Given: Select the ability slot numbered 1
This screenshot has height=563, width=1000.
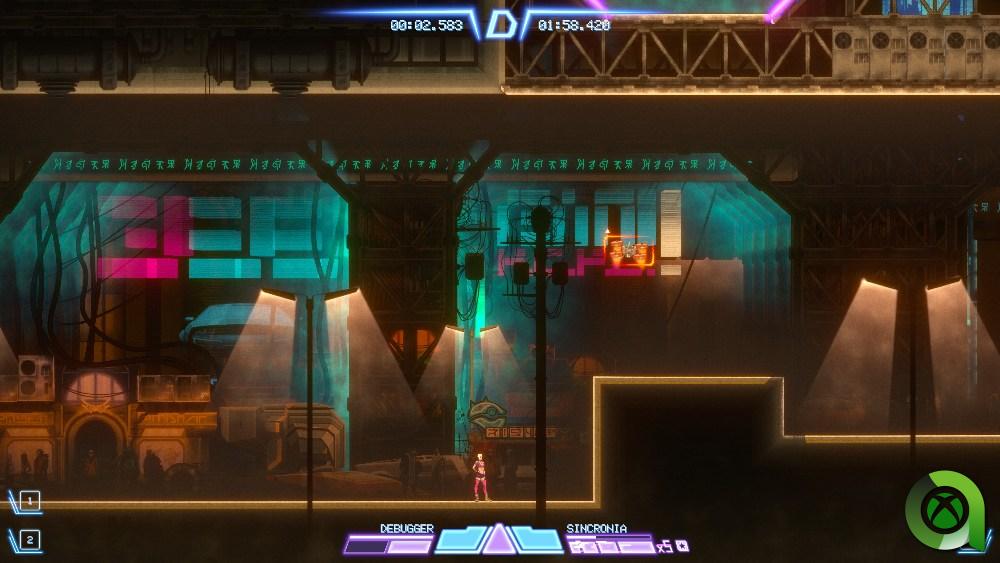Looking at the screenshot, I should pyautogui.click(x=30, y=500).
